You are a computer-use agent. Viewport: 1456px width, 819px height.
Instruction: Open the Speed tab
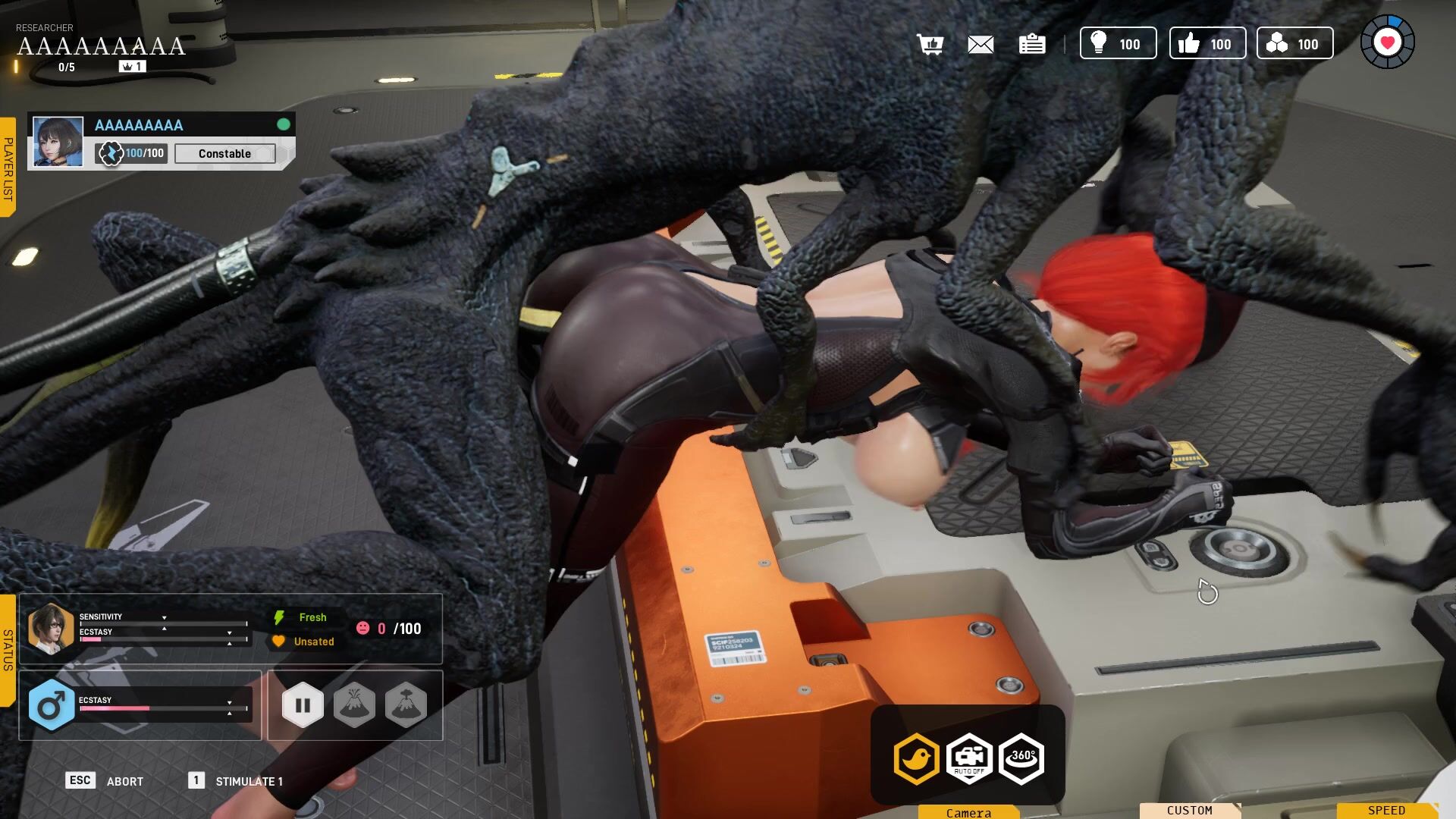point(1386,811)
